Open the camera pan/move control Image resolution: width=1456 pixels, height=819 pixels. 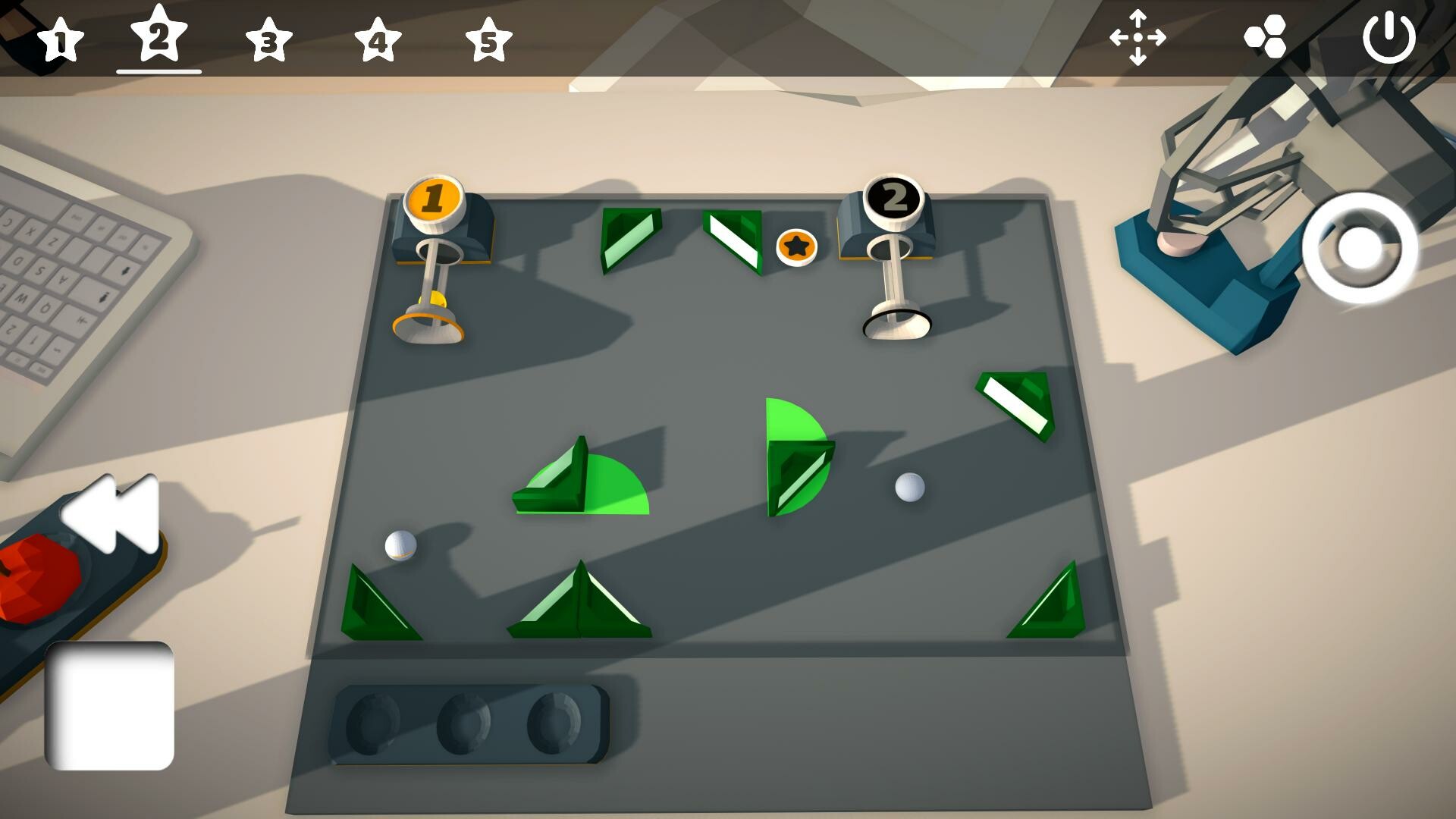(x=1138, y=39)
